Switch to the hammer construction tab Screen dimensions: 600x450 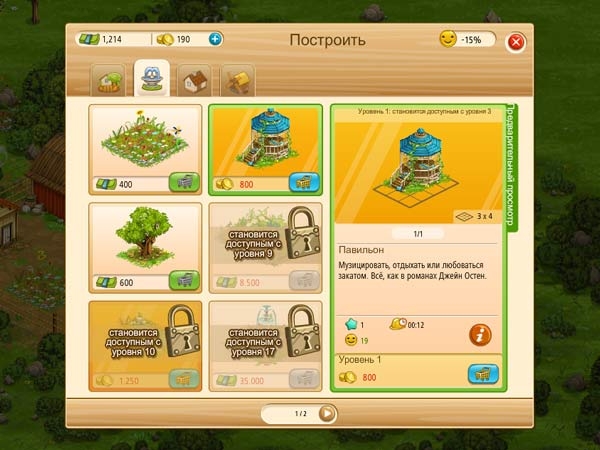238,79
